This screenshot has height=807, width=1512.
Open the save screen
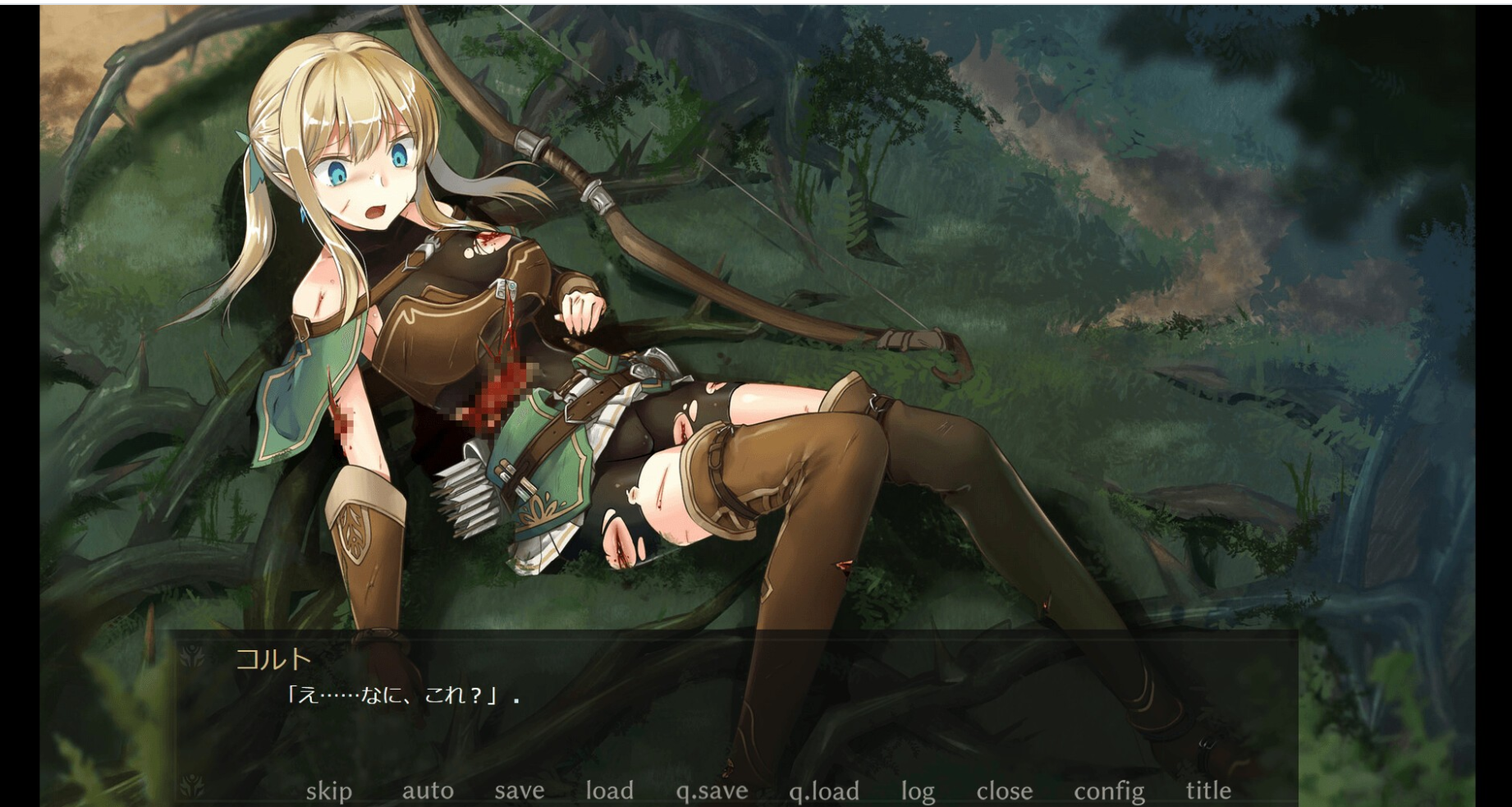(x=518, y=790)
